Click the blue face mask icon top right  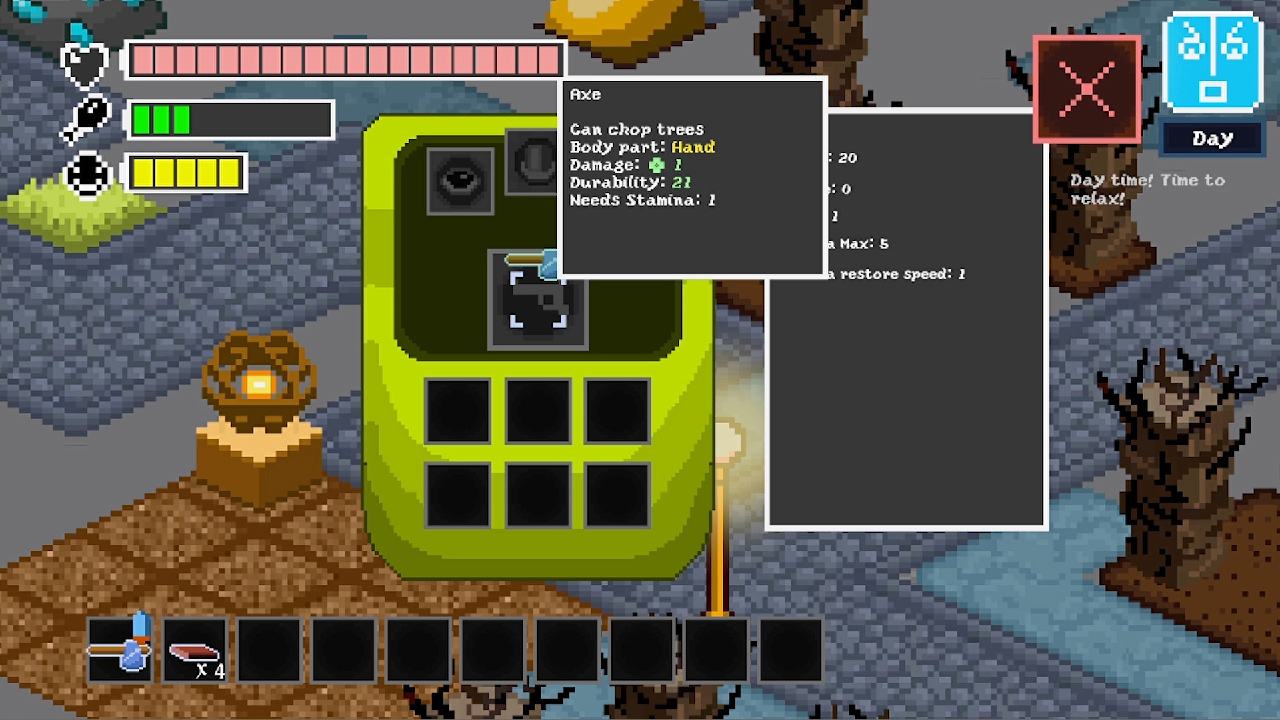tap(1211, 60)
